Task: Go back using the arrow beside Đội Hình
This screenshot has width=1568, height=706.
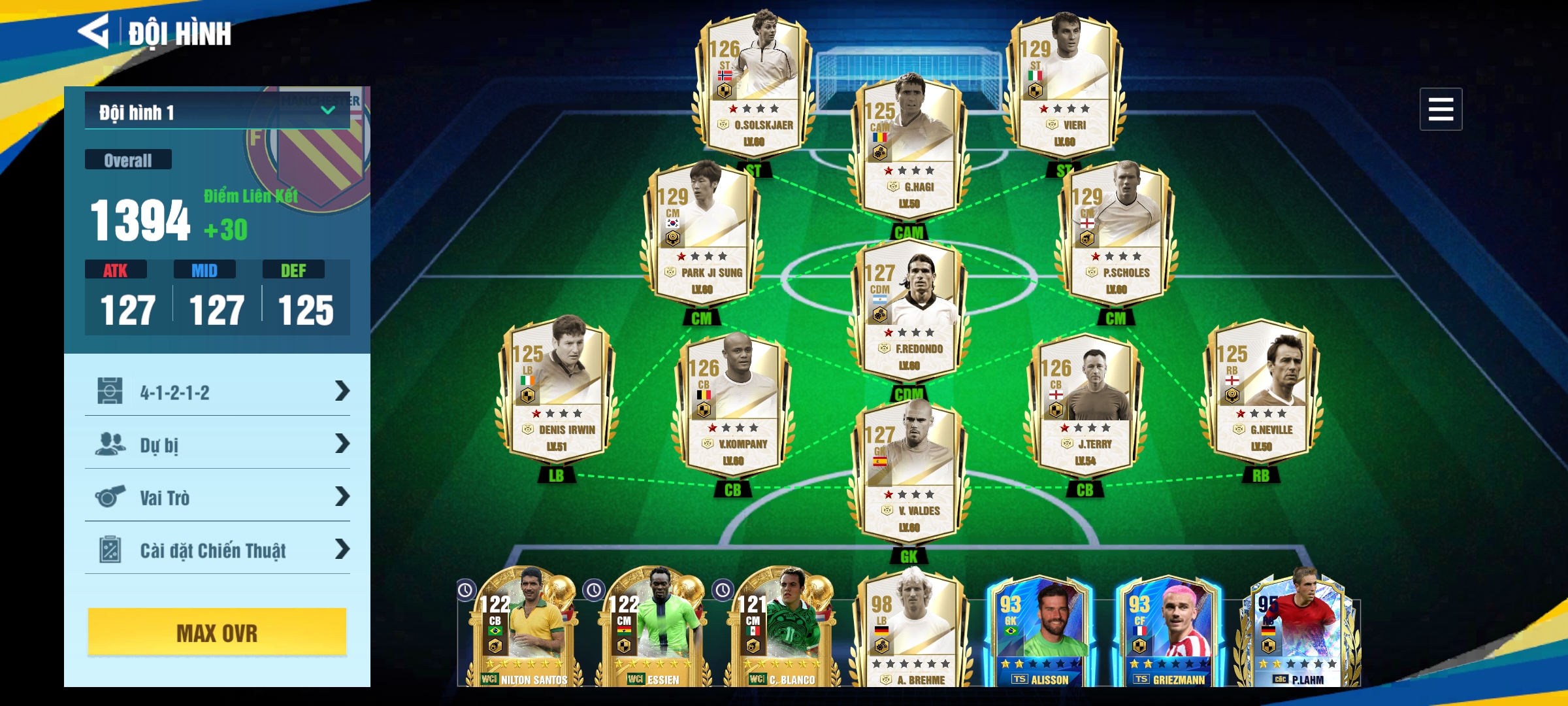Action: 95,31
